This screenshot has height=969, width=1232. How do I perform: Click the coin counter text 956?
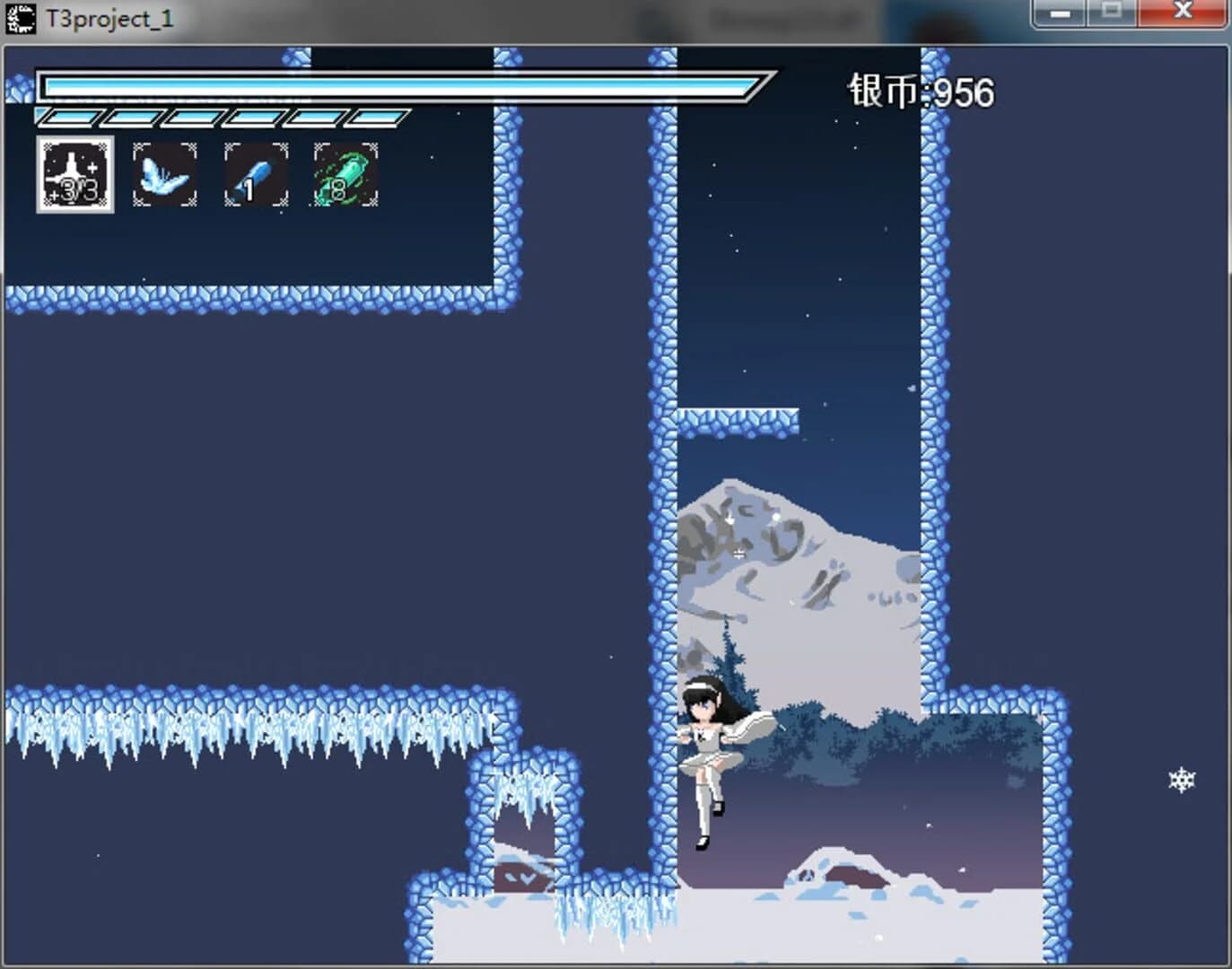click(965, 91)
